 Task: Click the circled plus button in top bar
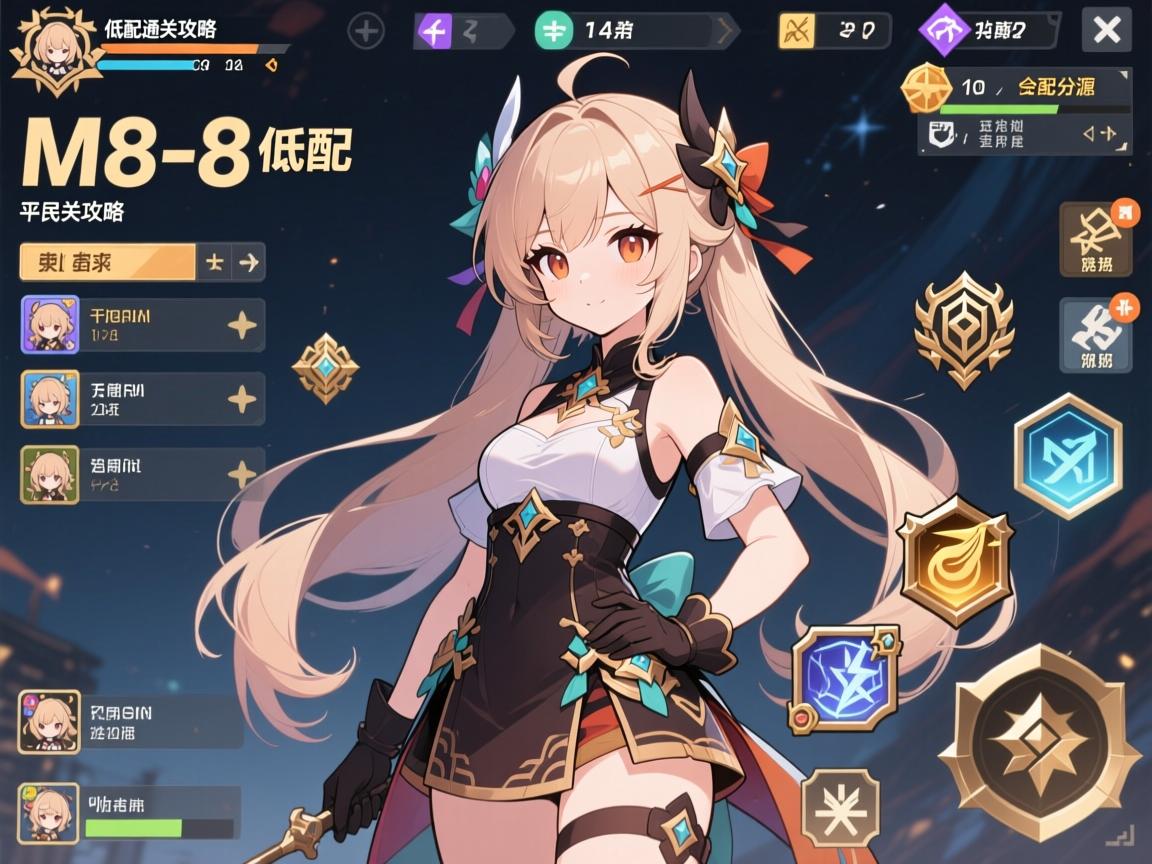tap(366, 31)
